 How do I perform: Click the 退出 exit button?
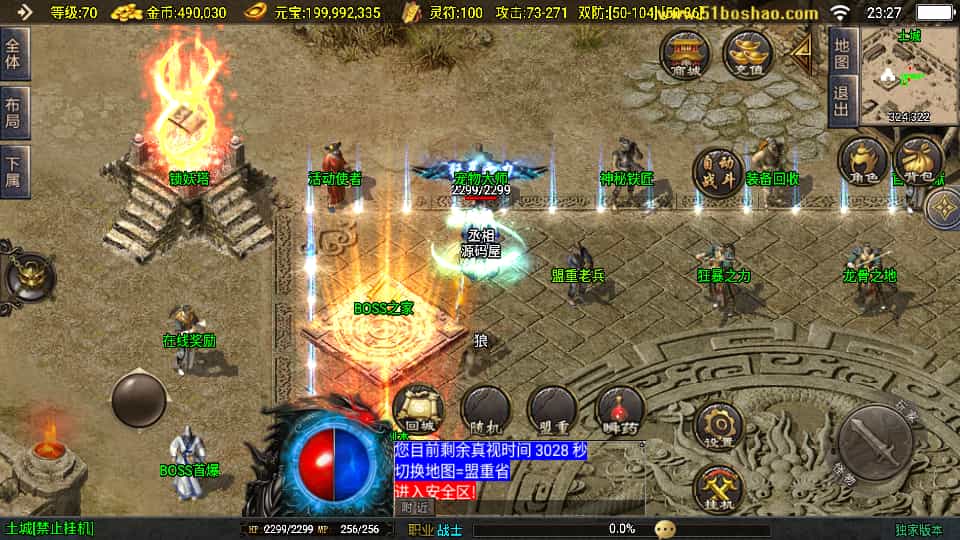click(842, 102)
